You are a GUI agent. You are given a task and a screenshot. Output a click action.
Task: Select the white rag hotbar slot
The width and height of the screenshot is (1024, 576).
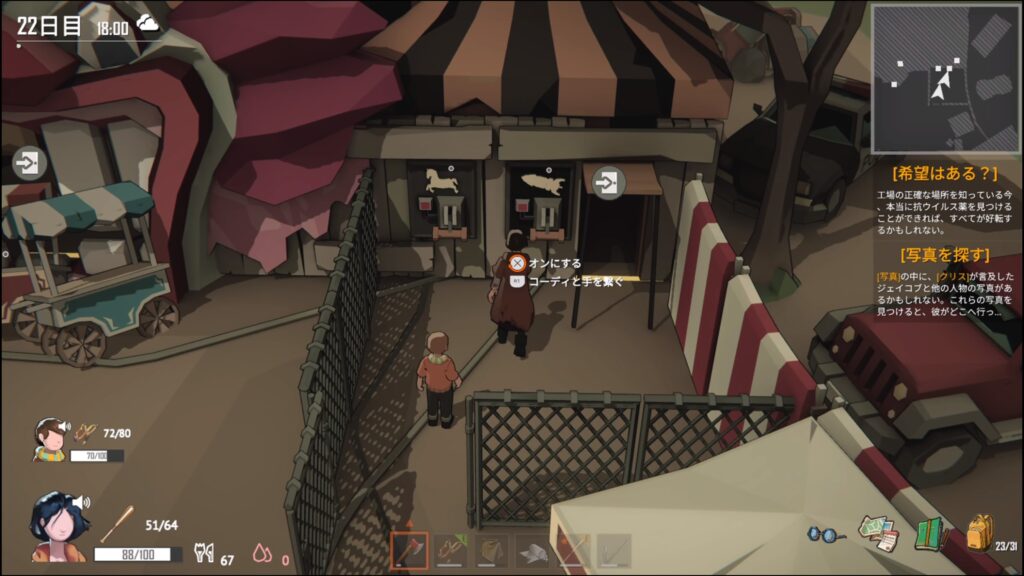click(x=532, y=550)
